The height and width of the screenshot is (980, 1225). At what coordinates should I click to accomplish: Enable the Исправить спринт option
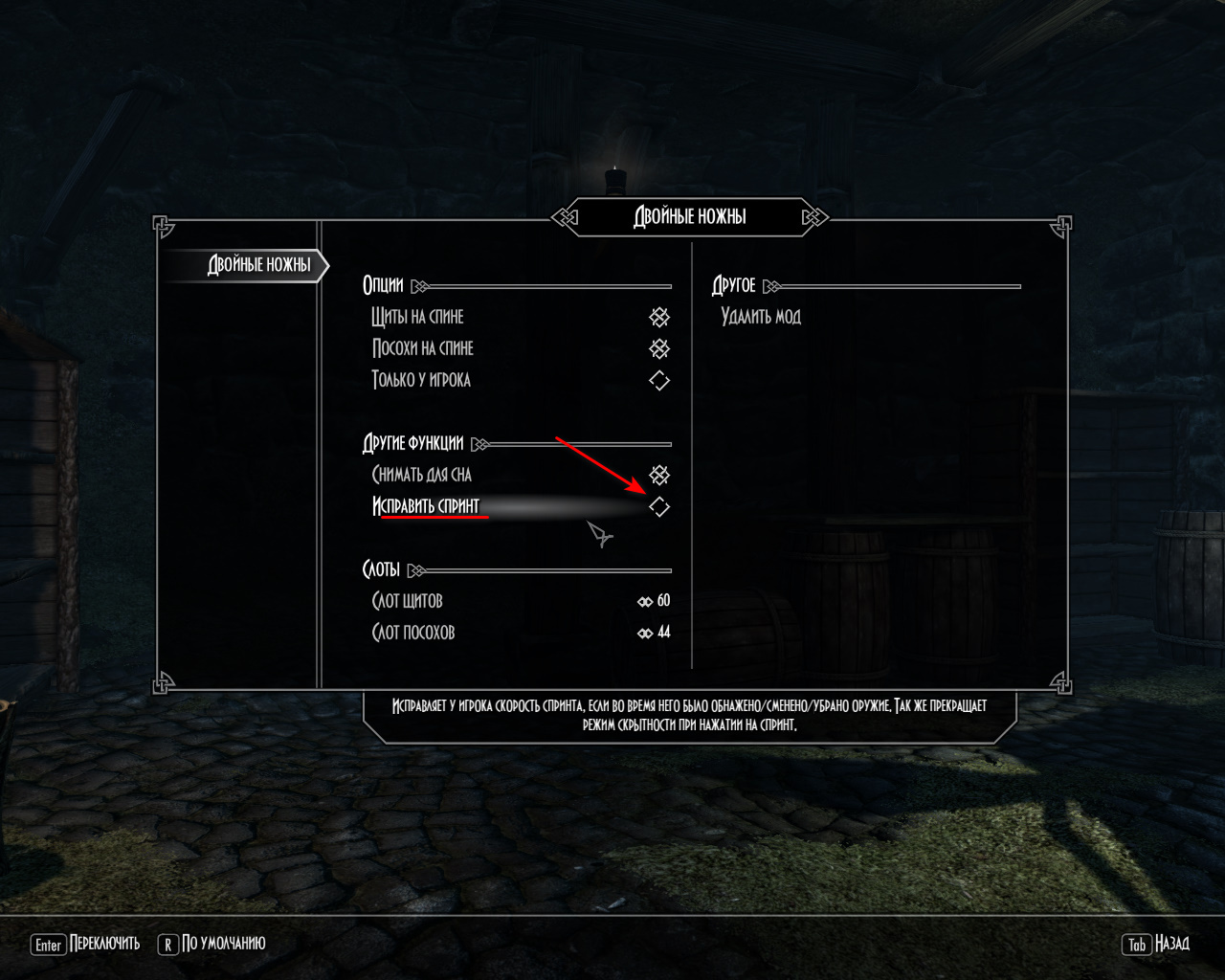click(x=659, y=506)
